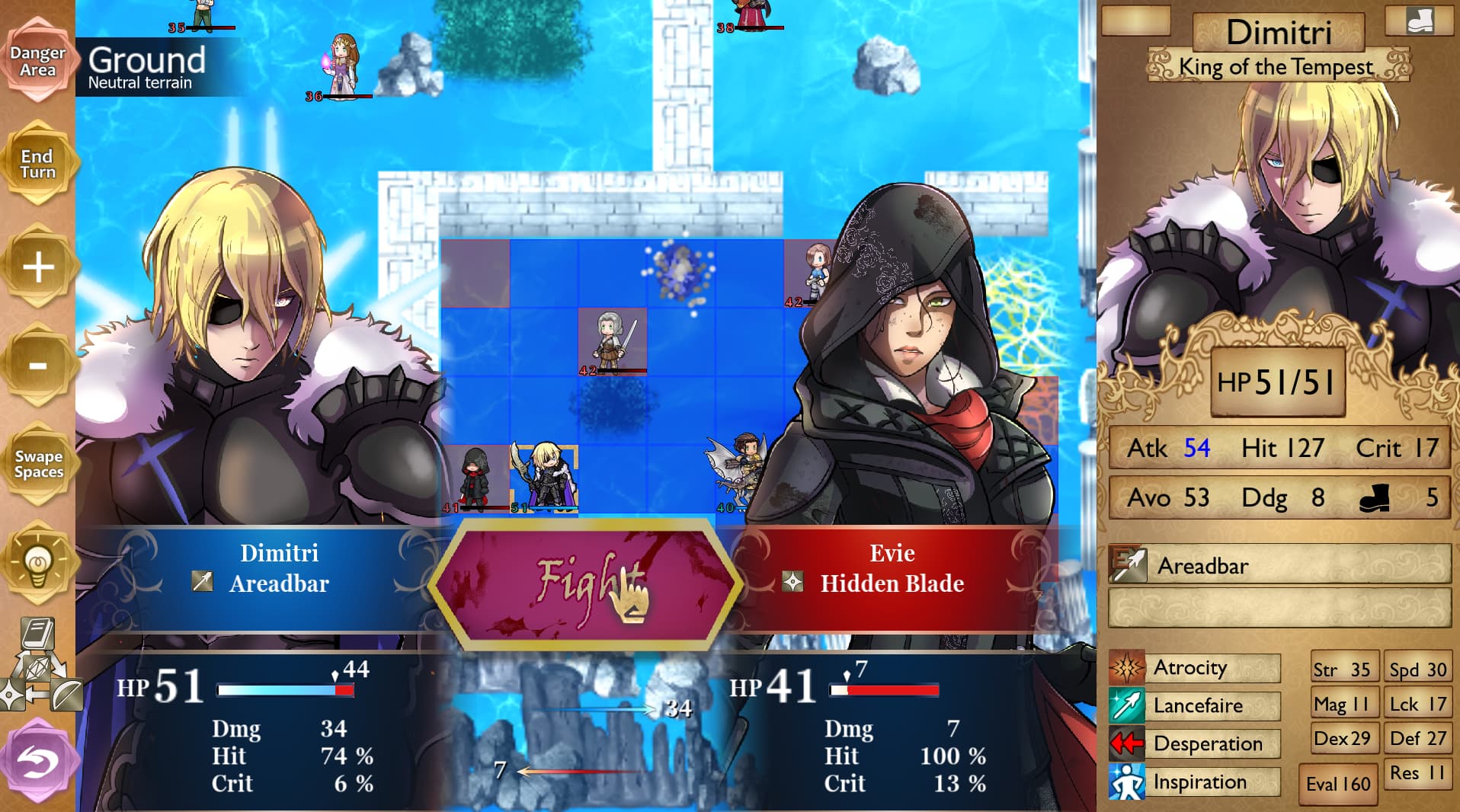Select the Areadbar weapon in Dimitri's inventory
1460x812 pixels.
pyautogui.click(x=1279, y=566)
